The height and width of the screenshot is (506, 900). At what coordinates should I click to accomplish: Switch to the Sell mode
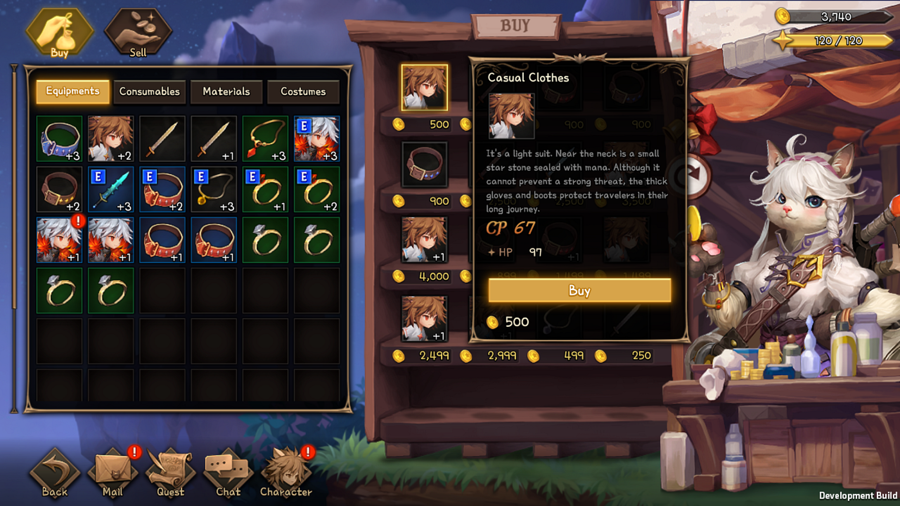pos(138,32)
